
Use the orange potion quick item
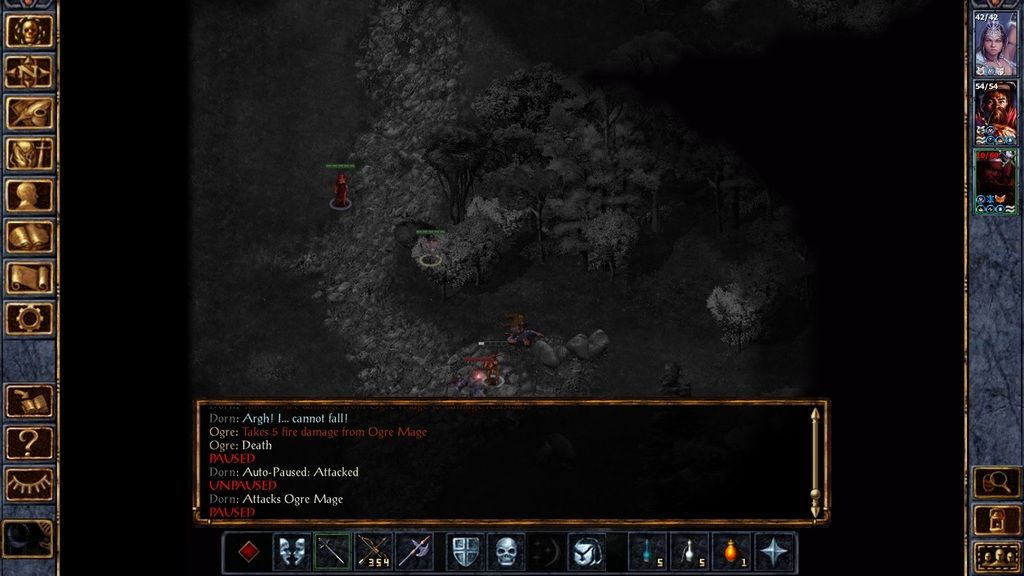click(x=731, y=551)
